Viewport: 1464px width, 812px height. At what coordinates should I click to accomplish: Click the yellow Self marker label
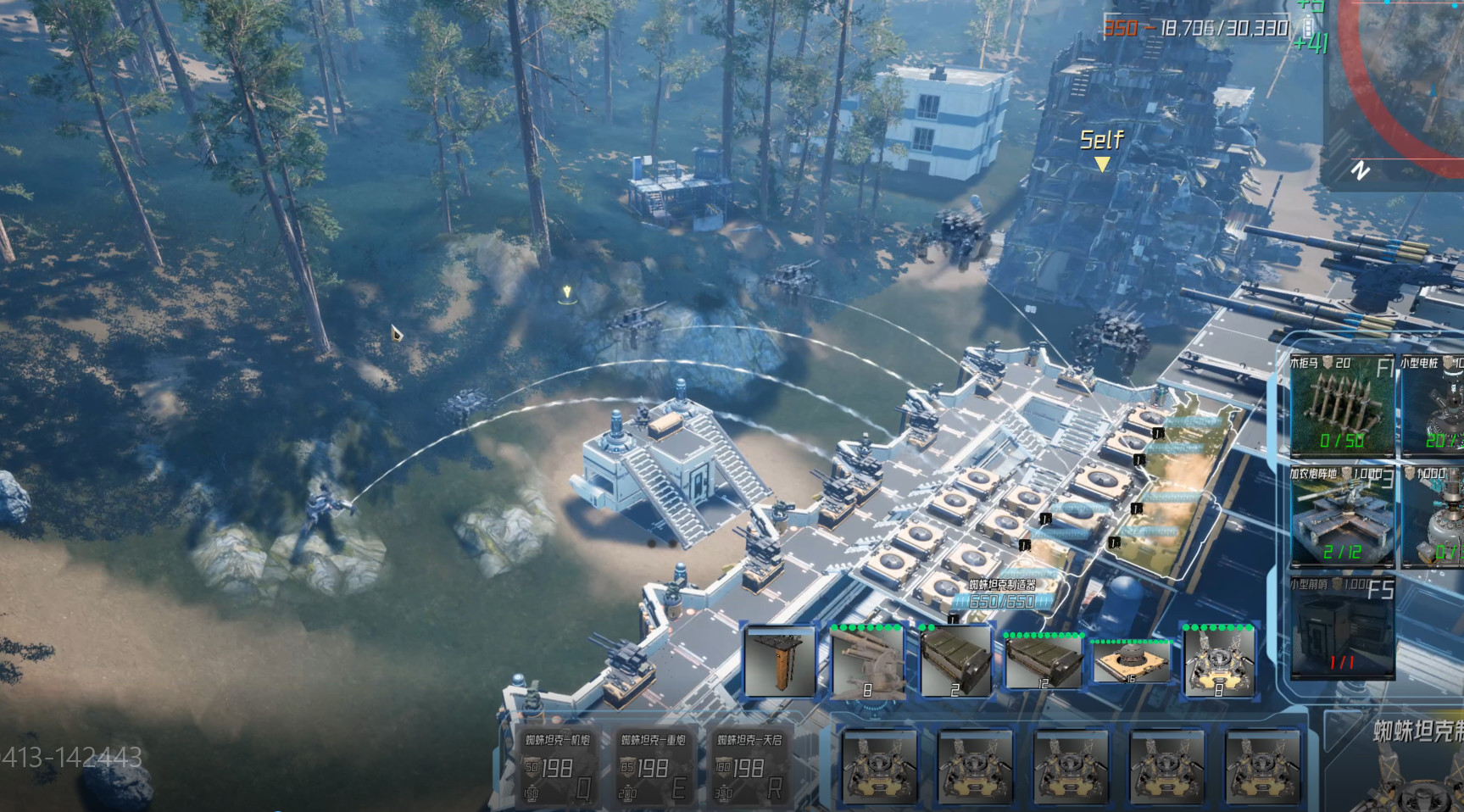(1102, 140)
